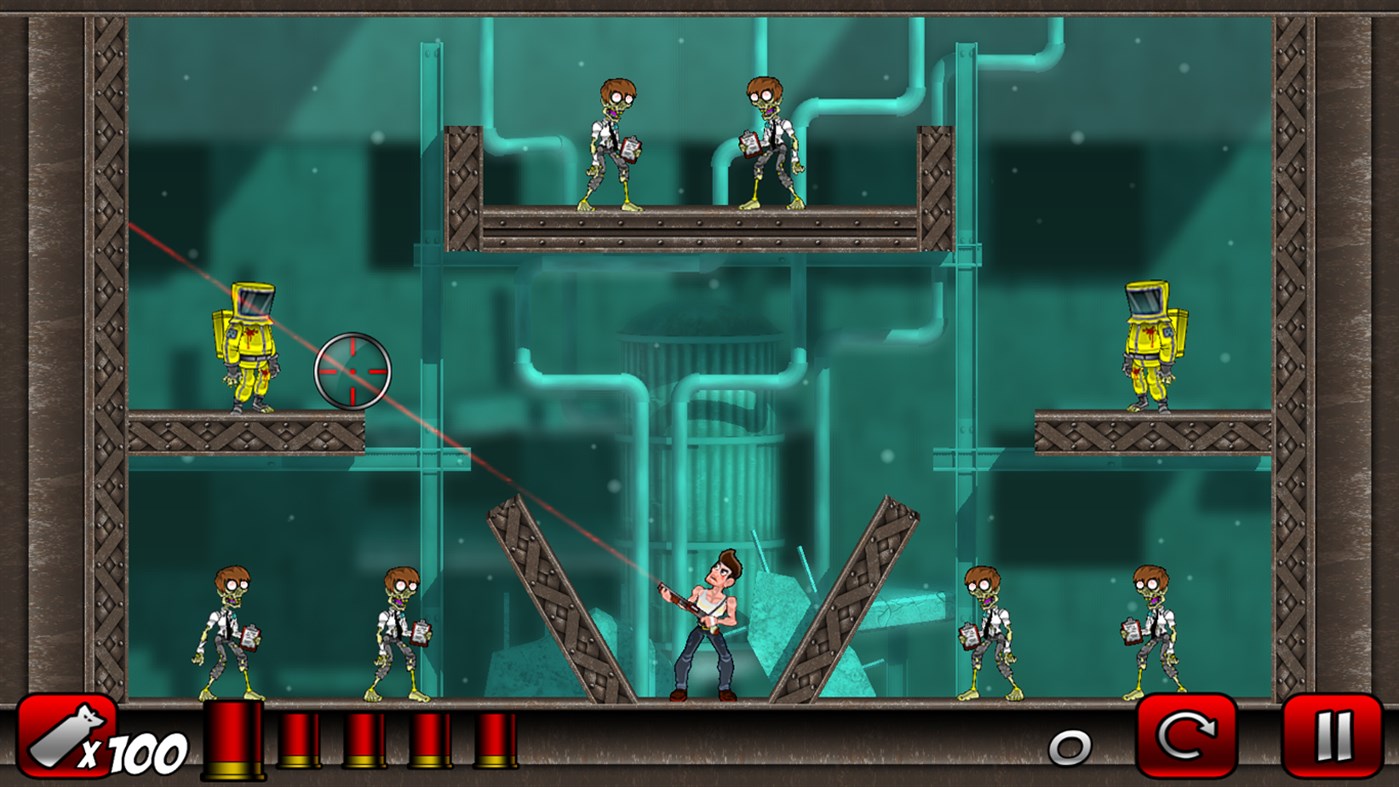The image size is (1399, 787).
Task: Click the aiming crosshair reticle
Action: [x=355, y=372]
